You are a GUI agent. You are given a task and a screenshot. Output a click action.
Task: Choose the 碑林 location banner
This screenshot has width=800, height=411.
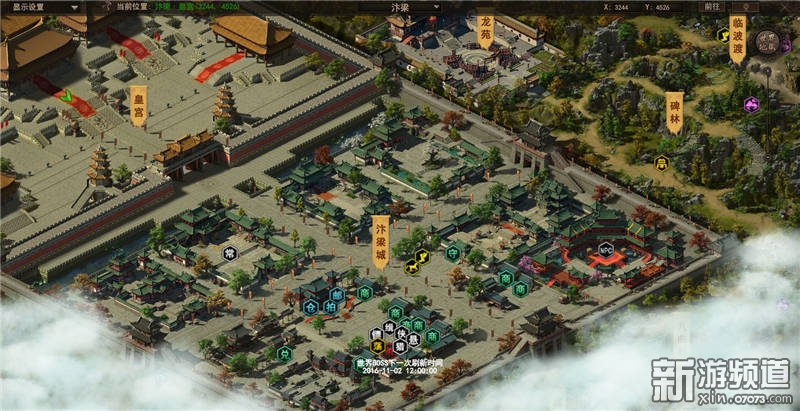click(675, 113)
